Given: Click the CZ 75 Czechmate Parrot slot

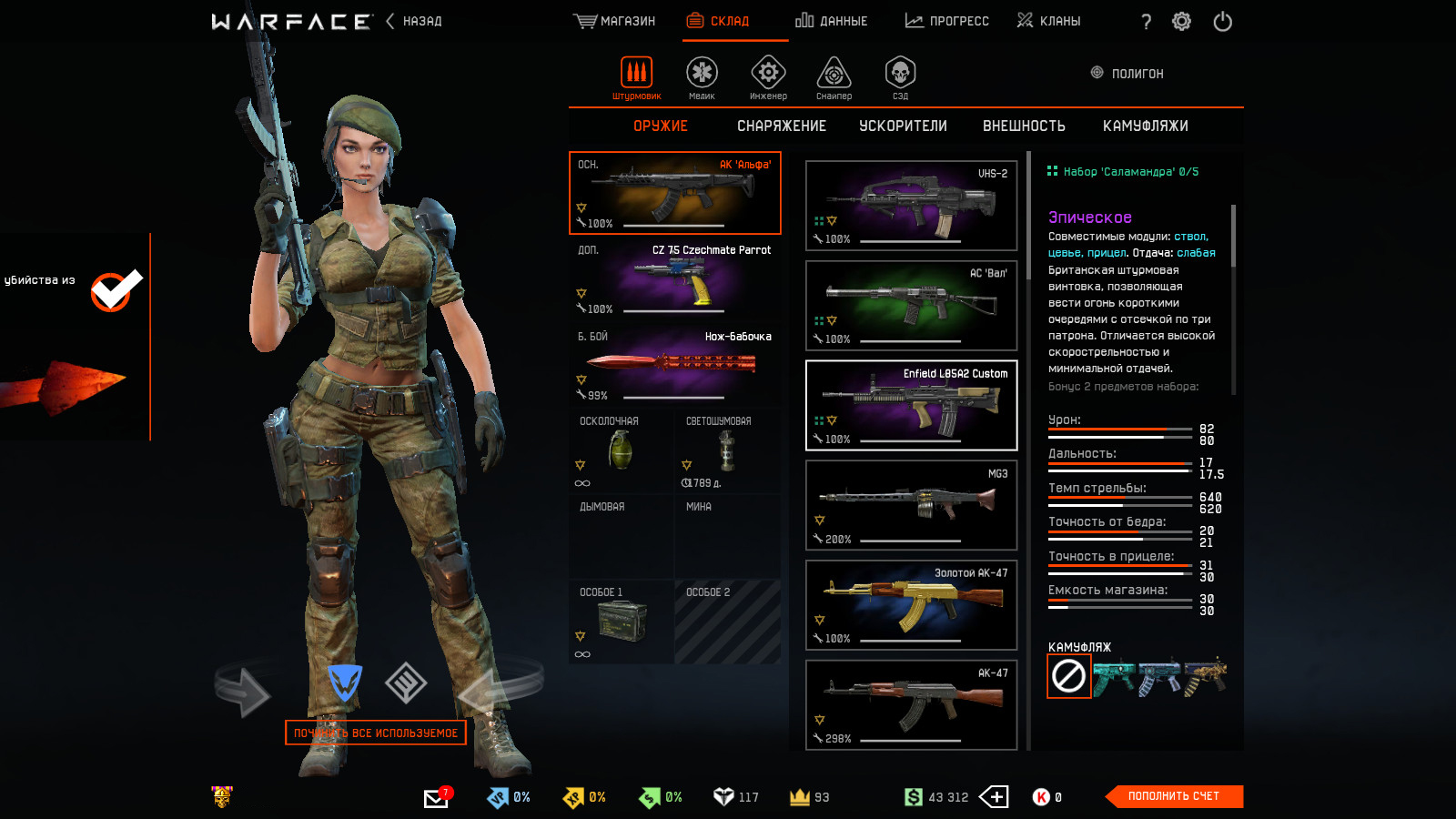Looking at the screenshot, I should coord(674,278).
